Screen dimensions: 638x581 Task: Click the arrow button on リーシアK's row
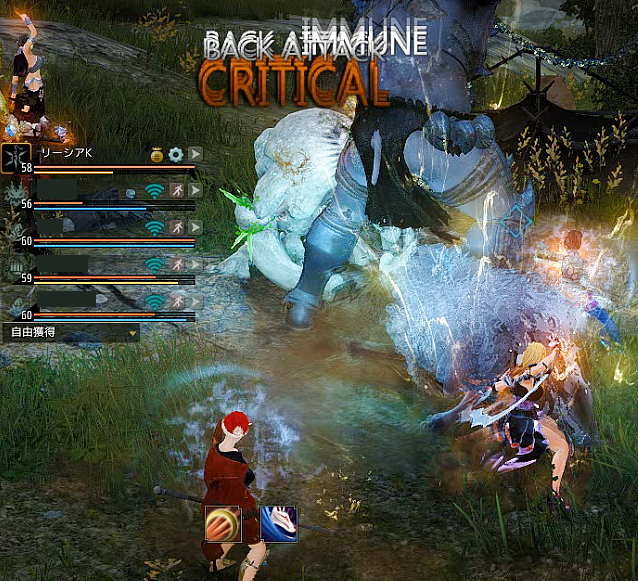click(195, 154)
